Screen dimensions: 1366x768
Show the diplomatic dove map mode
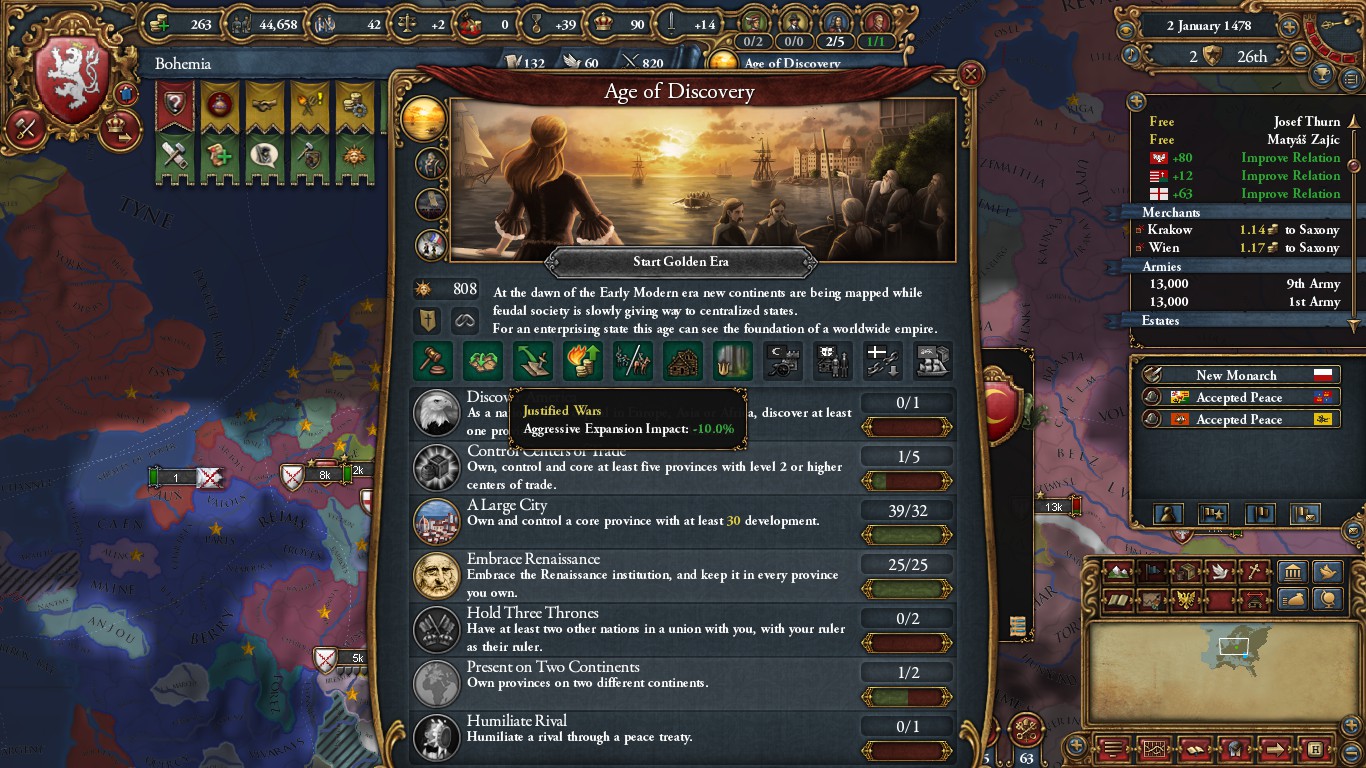point(1219,573)
